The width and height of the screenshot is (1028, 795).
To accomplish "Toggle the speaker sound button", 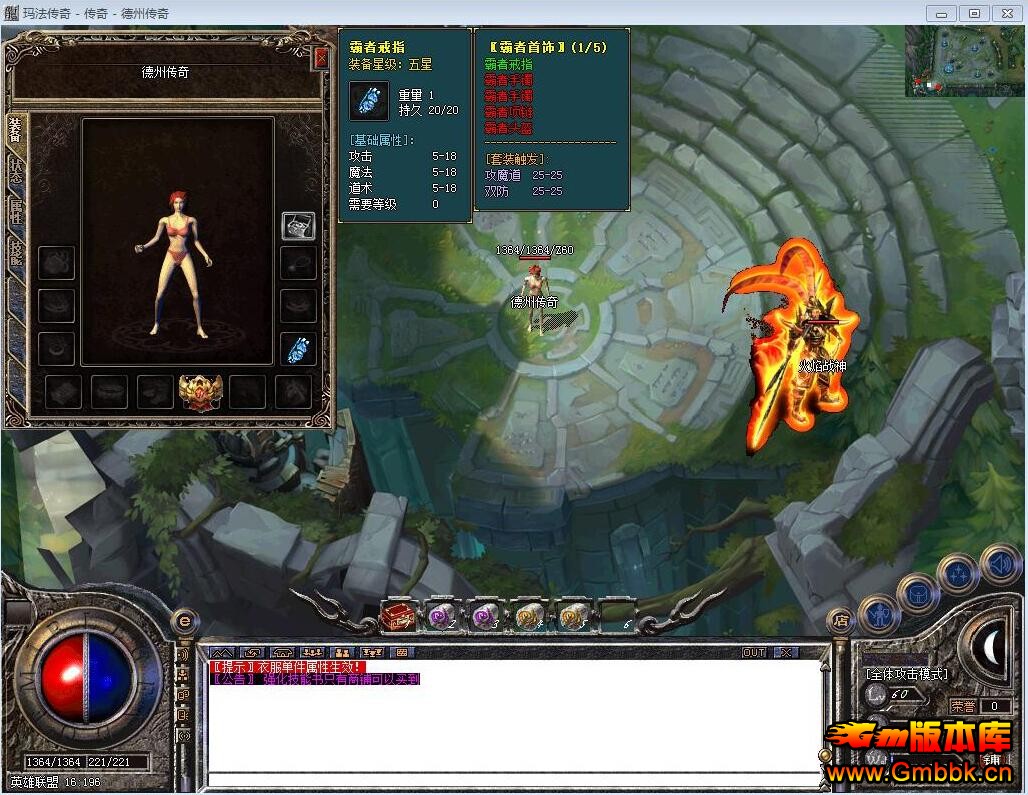I will (x=999, y=564).
